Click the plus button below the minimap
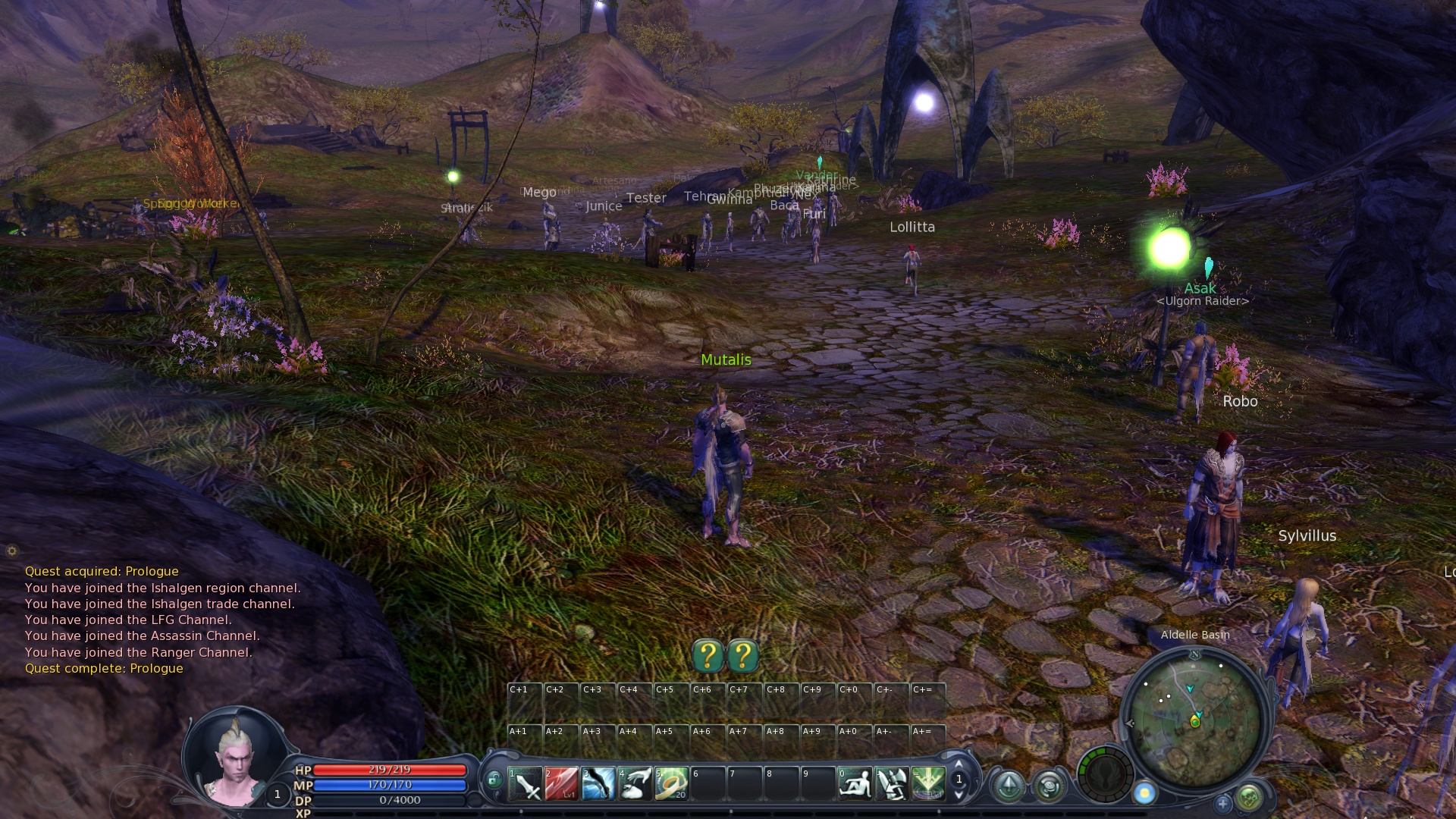This screenshot has height=819, width=1456. click(x=1222, y=802)
